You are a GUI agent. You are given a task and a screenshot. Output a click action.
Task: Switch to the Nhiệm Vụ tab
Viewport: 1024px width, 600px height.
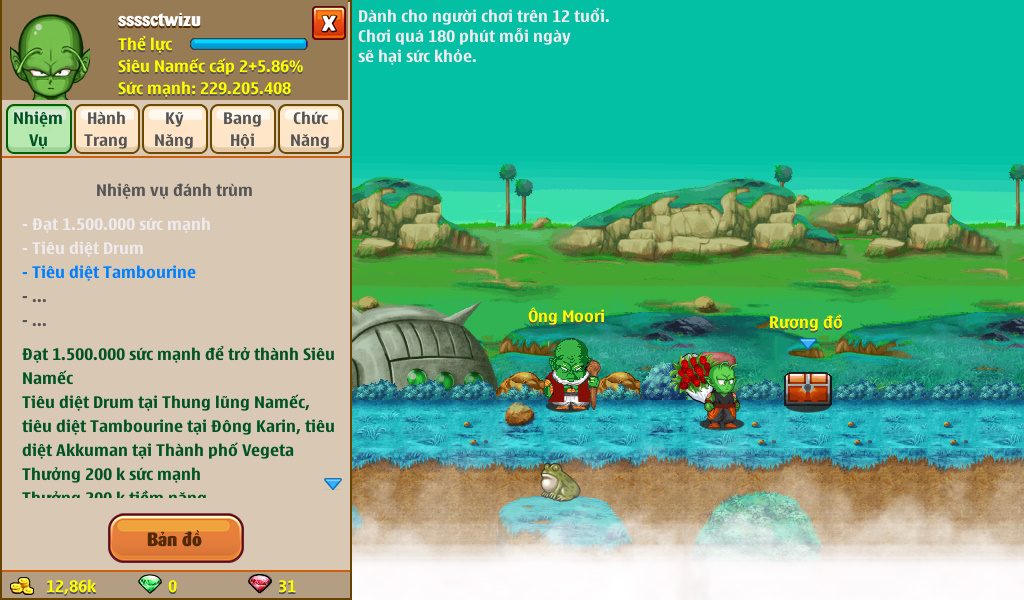point(39,129)
